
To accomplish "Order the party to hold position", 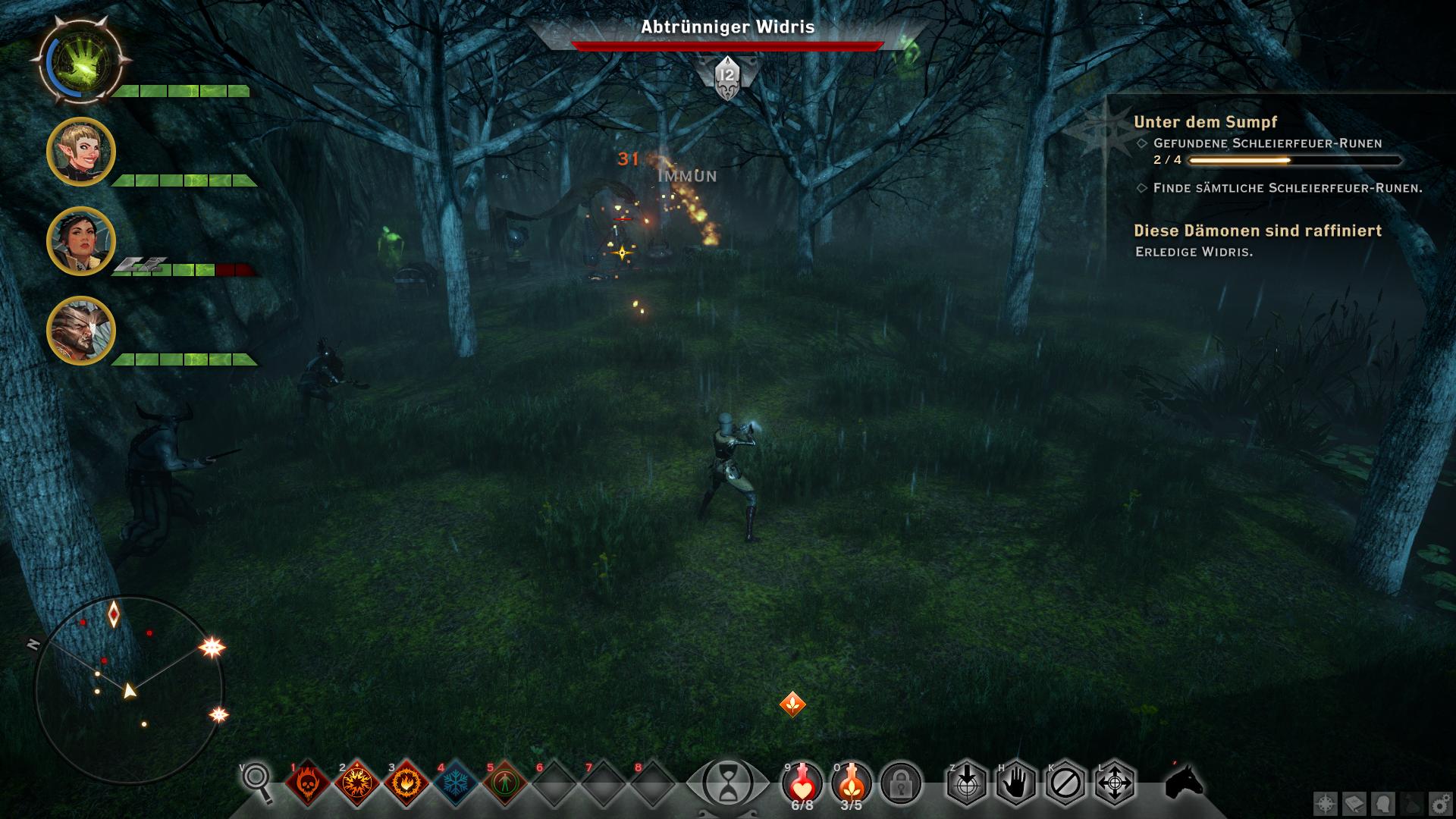I will point(1015,783).
